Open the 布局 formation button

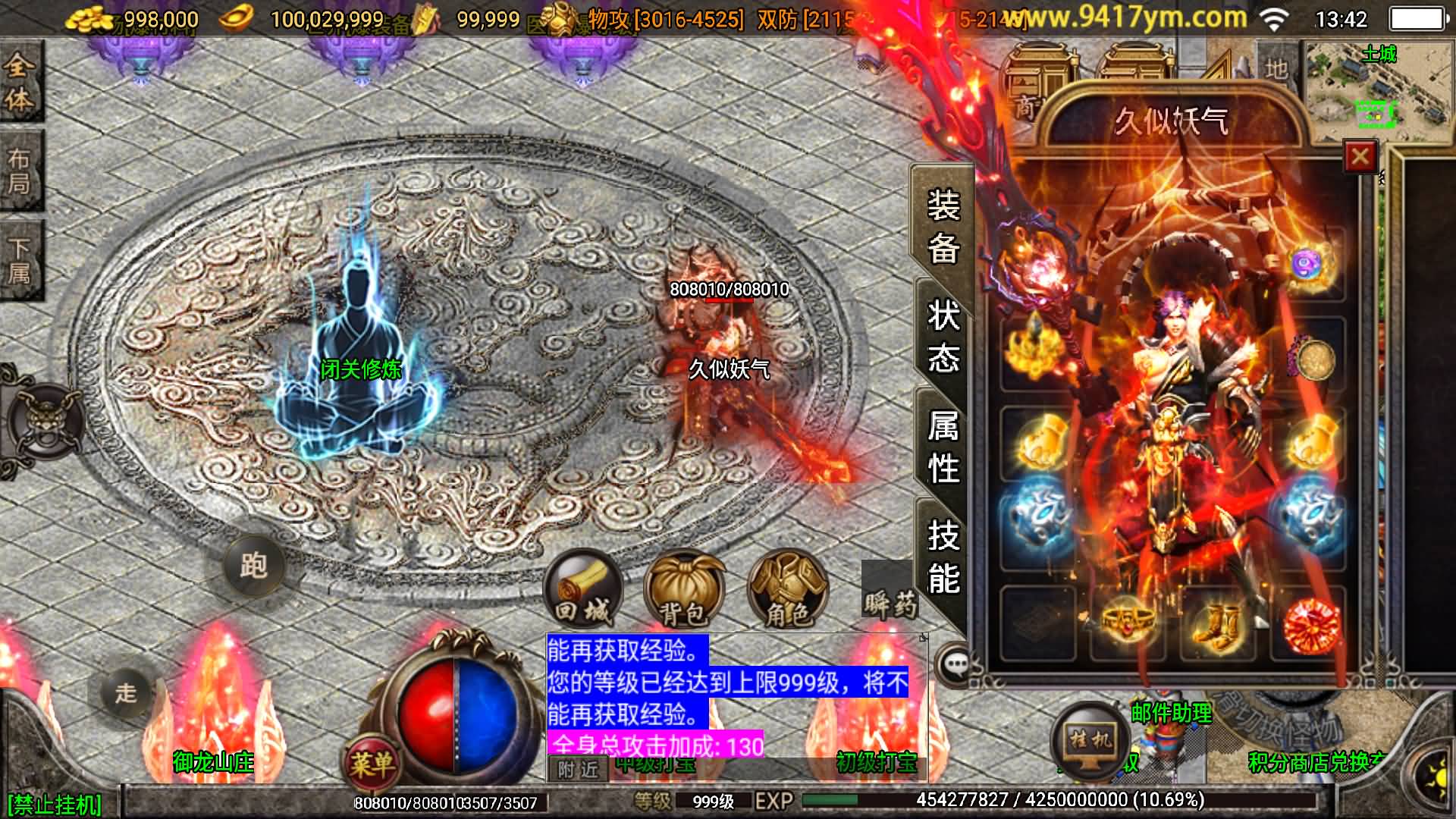tap(19, 171)
